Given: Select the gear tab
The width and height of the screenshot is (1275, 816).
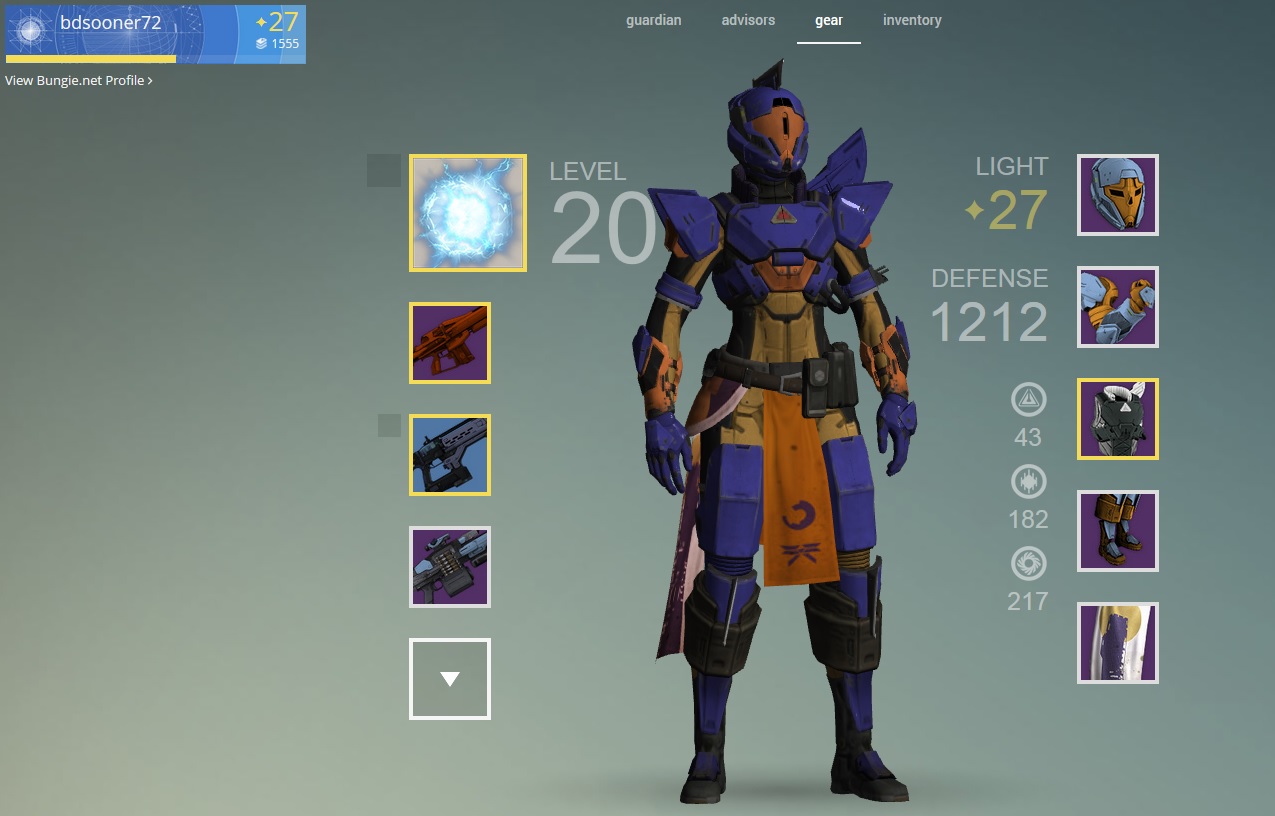Looking at the screenshot, I should click(x=828, y=20).
